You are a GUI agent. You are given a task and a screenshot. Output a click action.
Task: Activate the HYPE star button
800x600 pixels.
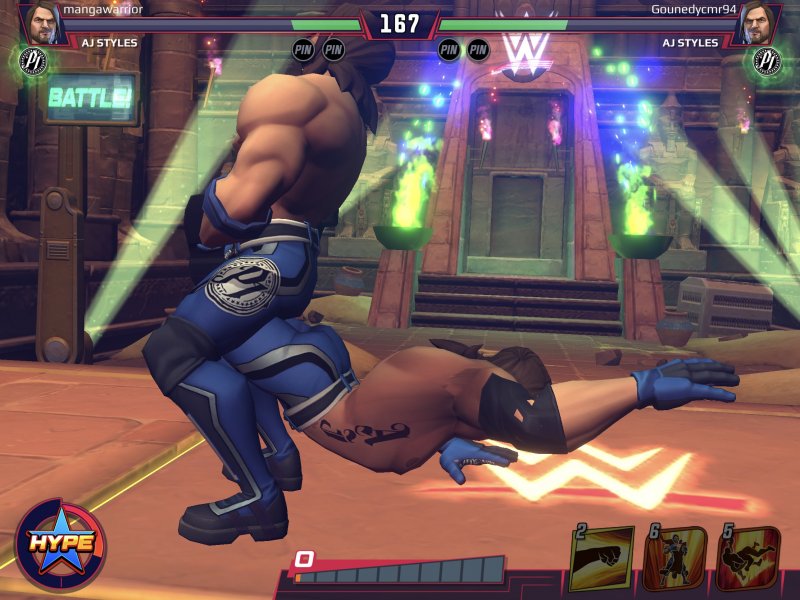pos(60,543)
